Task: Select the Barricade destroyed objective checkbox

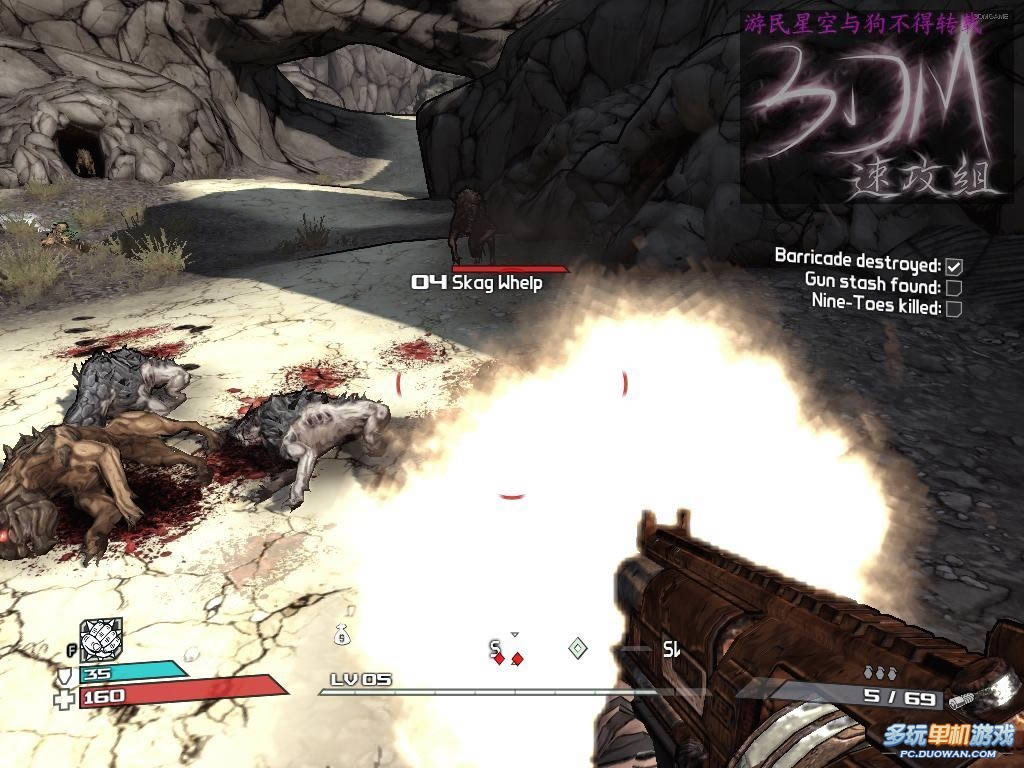Action: 954,266
